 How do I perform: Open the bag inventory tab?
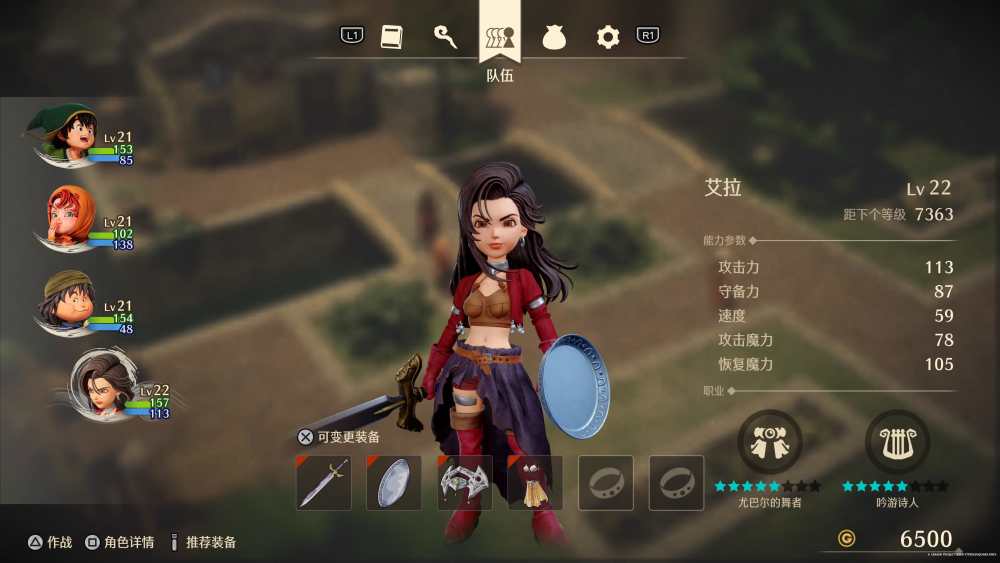click(x=554, y=38)
